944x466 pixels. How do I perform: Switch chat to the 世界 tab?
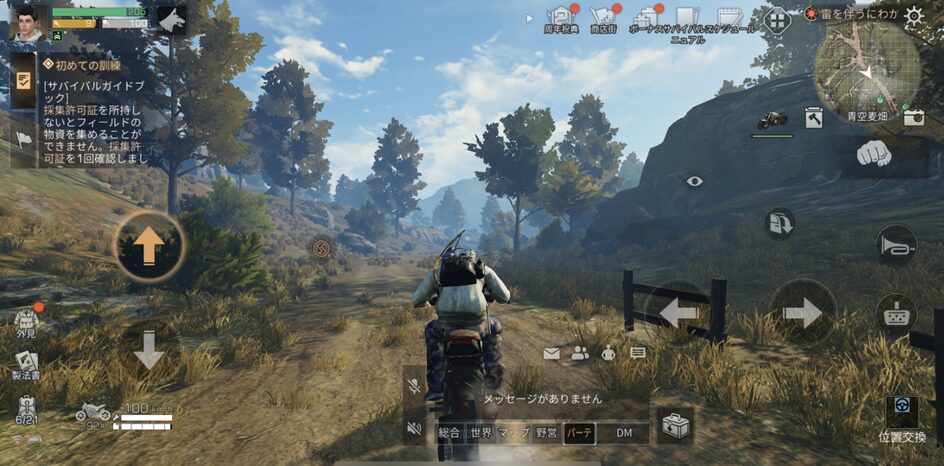click(x=481, y=433)
